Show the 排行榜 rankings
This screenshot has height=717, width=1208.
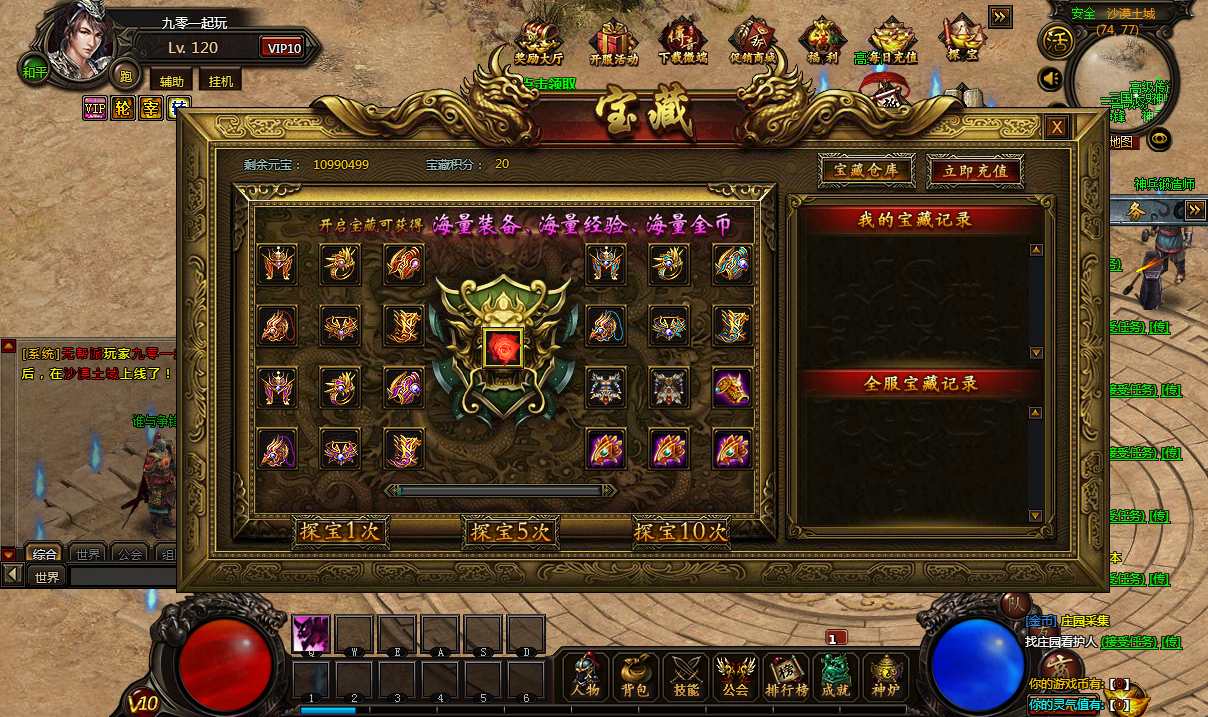[786, 677]
